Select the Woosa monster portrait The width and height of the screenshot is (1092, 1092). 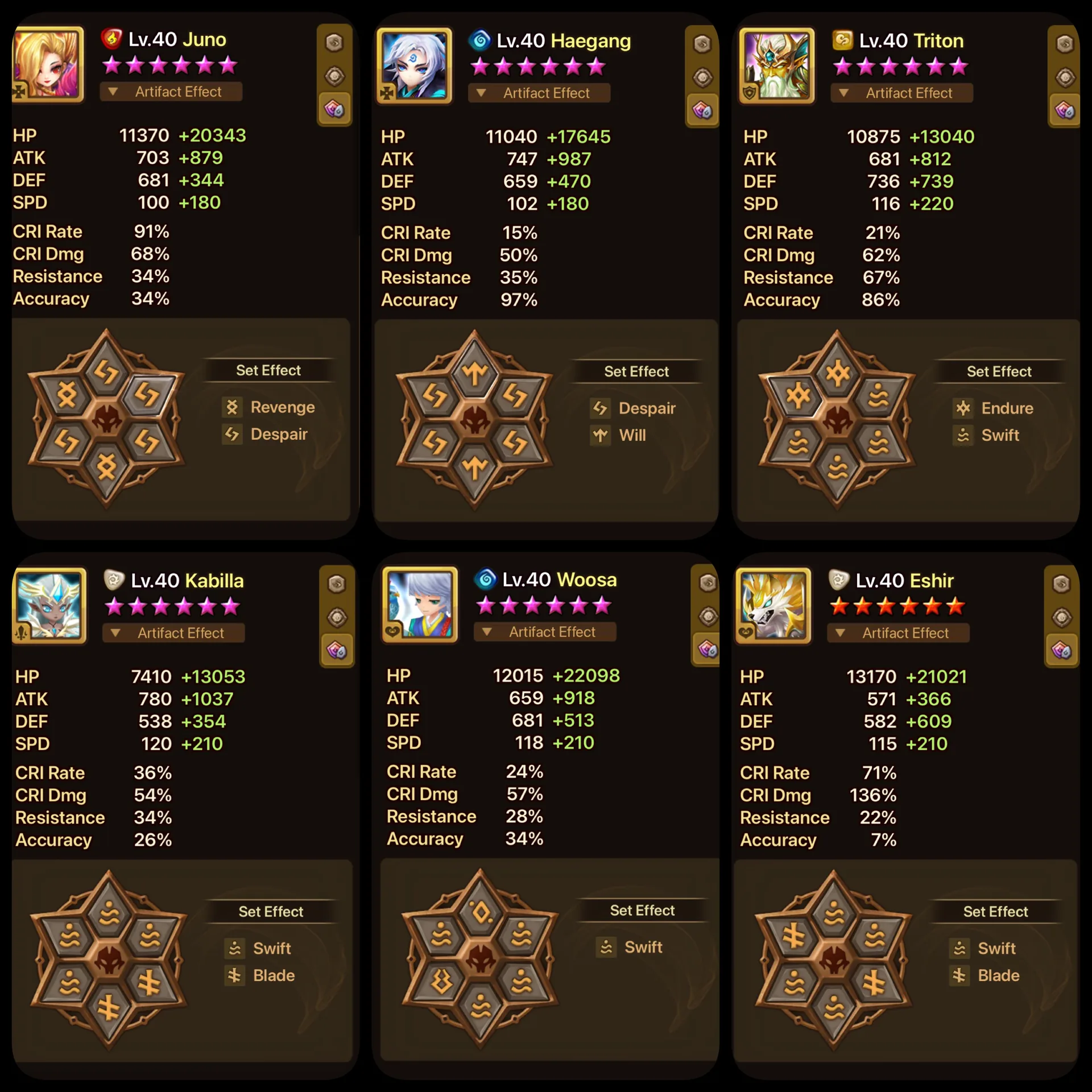(420, 604)
